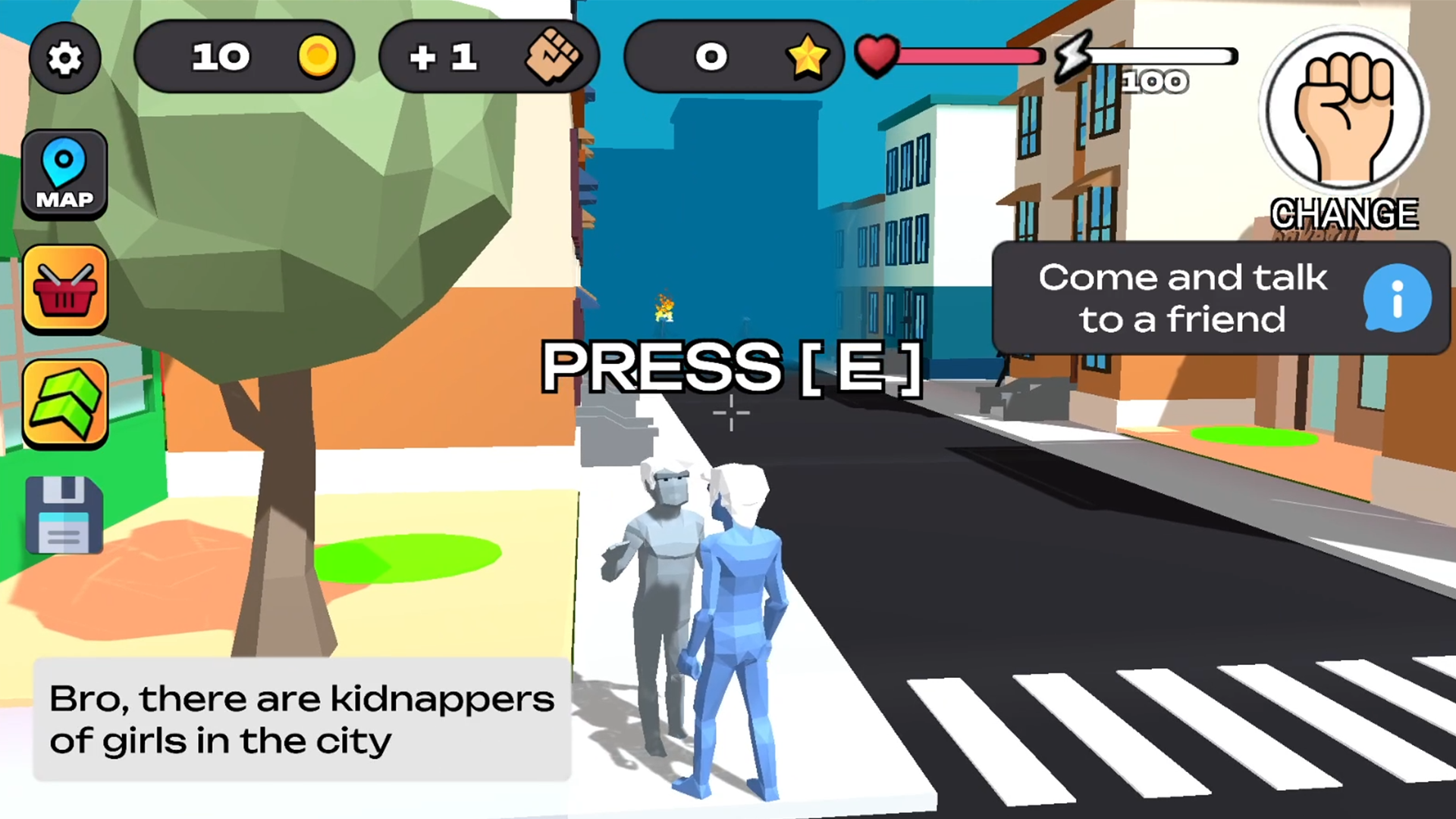The height and width of the screenshot is (819, 1456).
Task: Open the MAP overview
Action: [64, 173]
